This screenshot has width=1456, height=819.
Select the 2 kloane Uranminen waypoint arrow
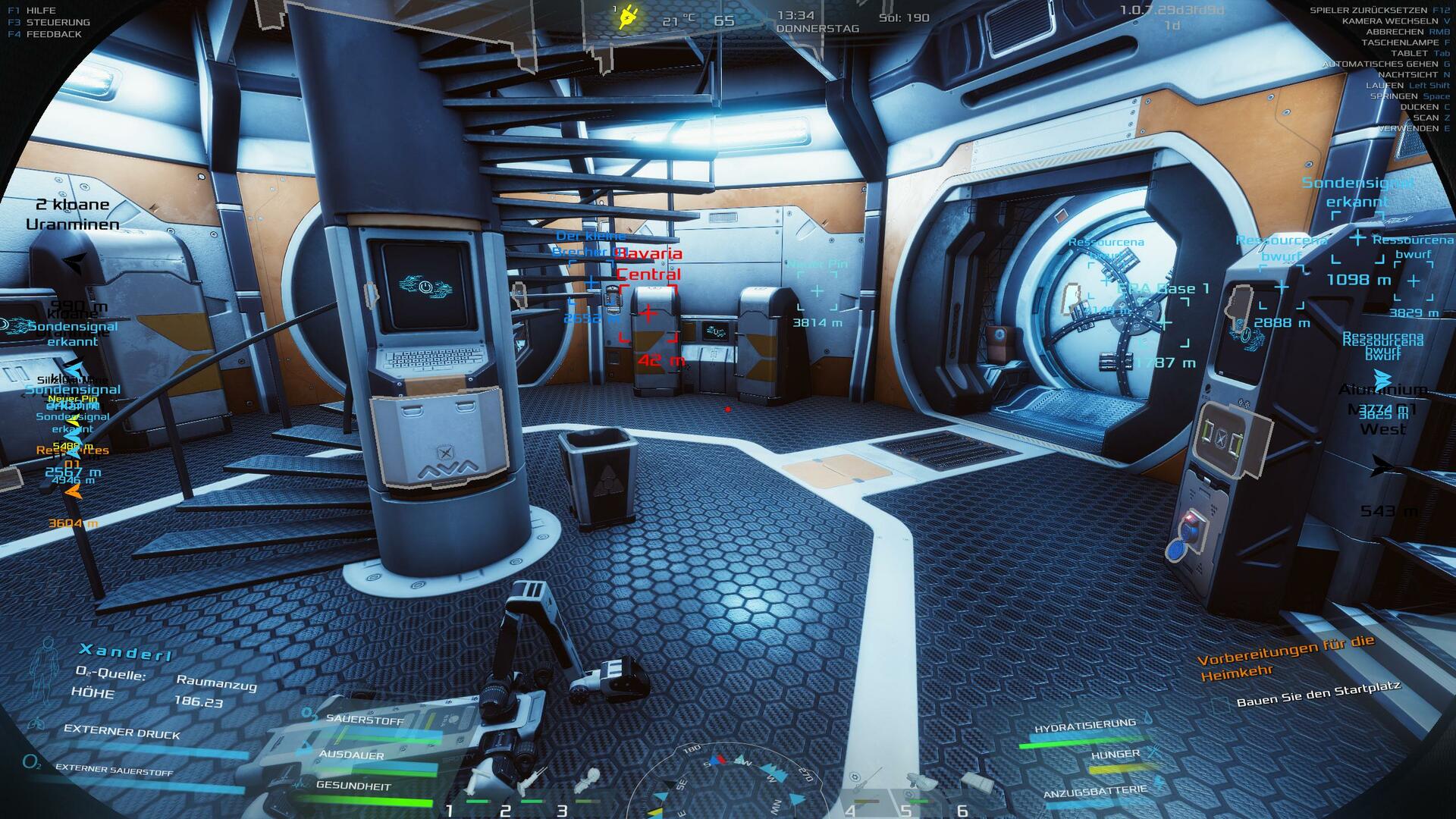pos(74,262)
